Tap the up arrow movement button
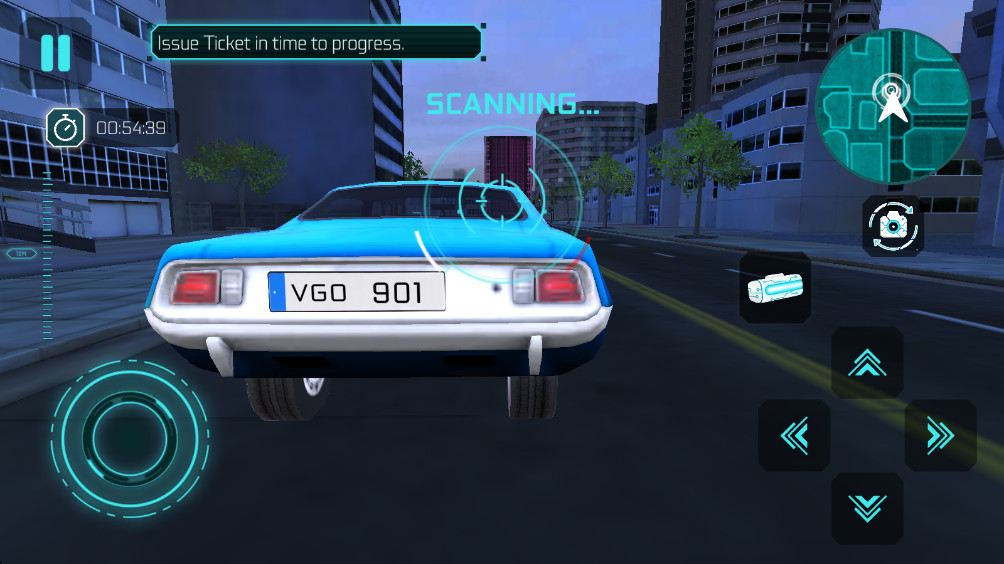The image size is (1004, 564). 867,363
